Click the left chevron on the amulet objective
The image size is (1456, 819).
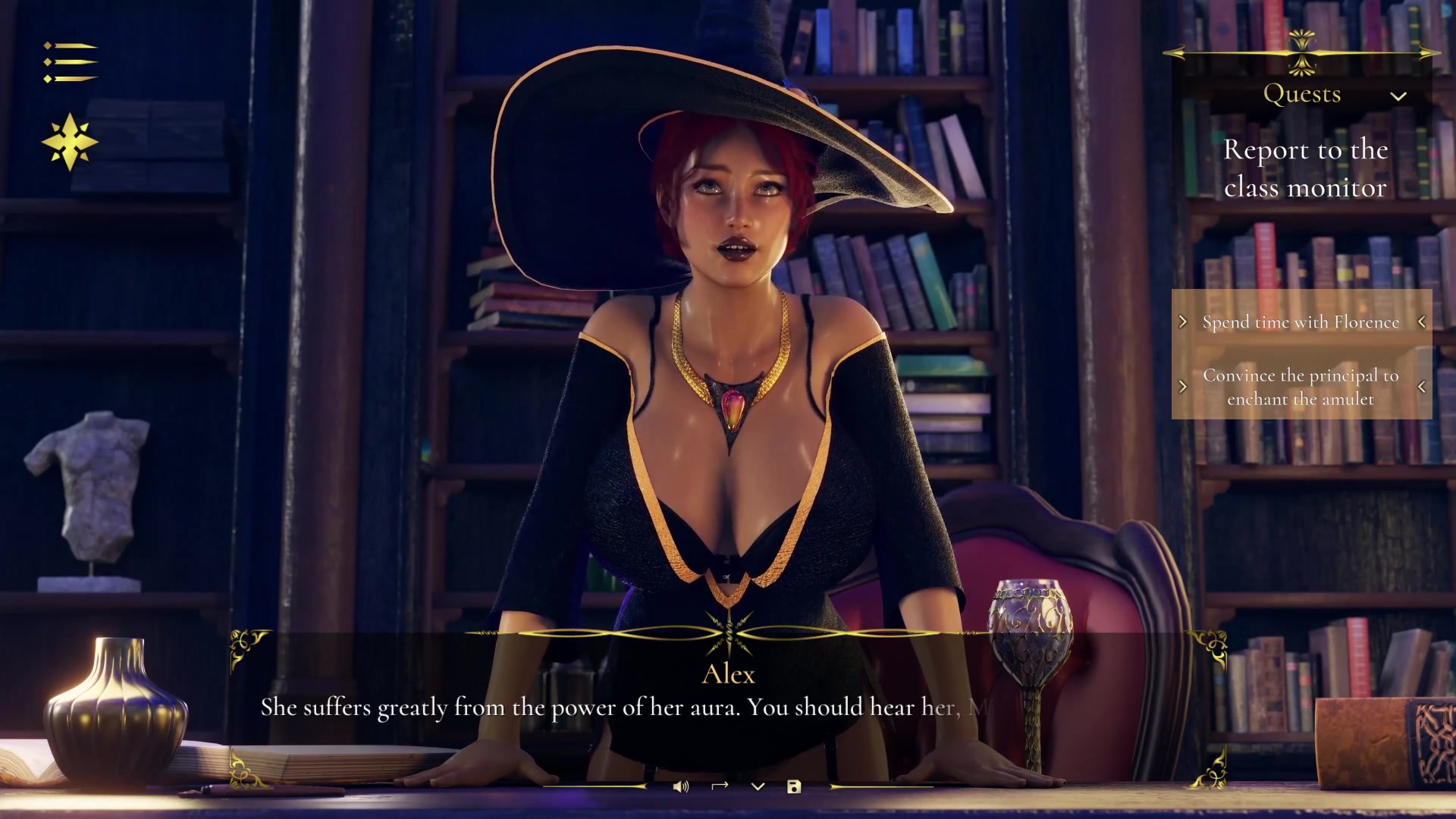1185,387
